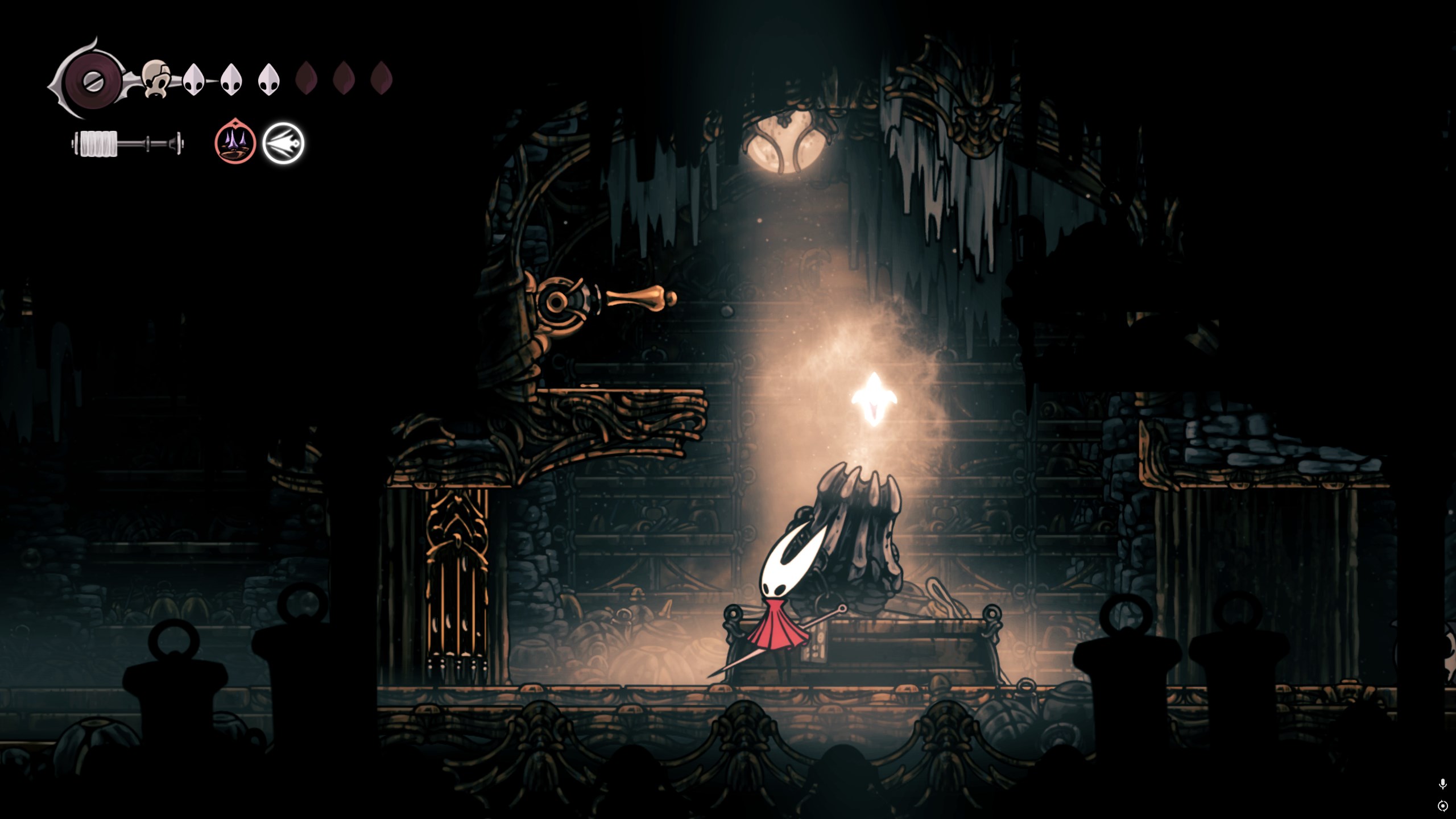This screenshot has width=1456, height=819.
Task: Toggle the microphone overlay icon
Action: [x=1442, y=784]
